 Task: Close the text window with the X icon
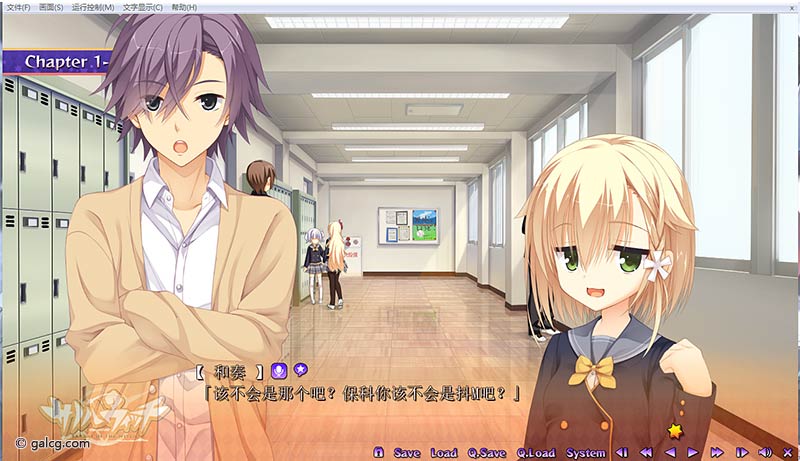pyautogui.click(x=788, y=453)
